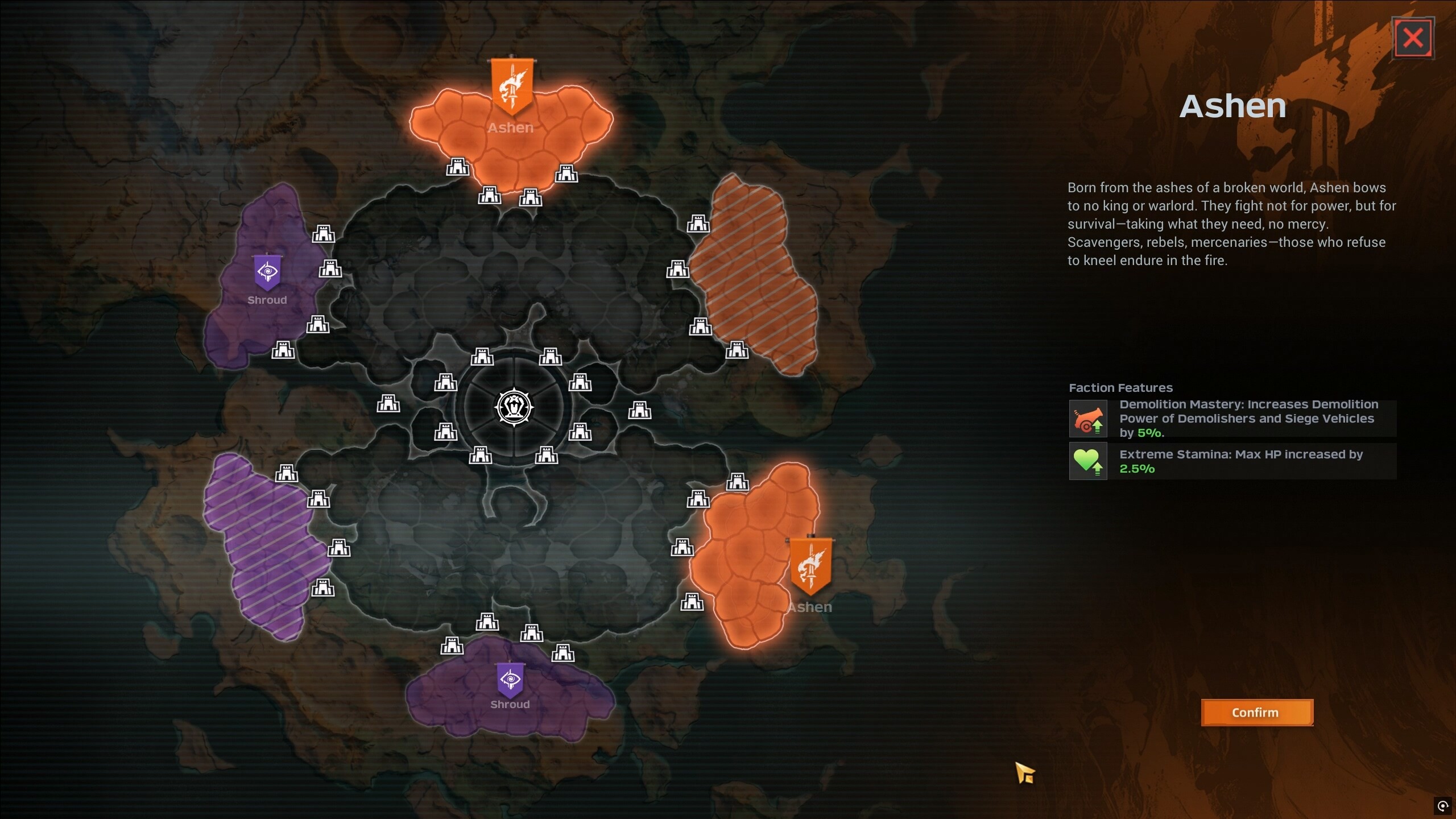Close the faction selection screen
Viewport: 1456px width, 819px height.
[1414, 36]
